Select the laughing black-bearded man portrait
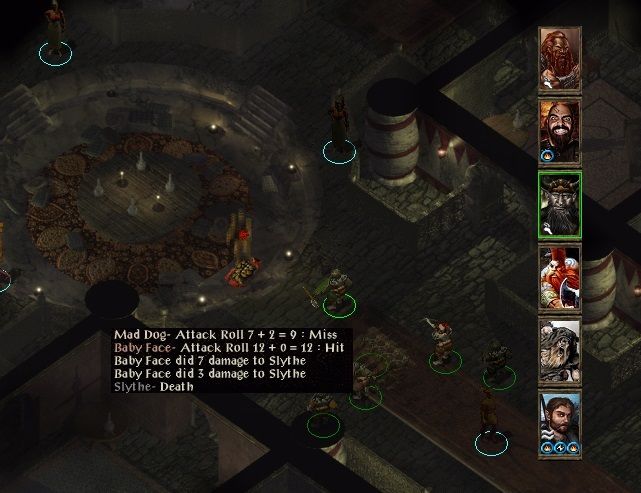This screenshot has height=493, width=641. (x=558, y=128)
